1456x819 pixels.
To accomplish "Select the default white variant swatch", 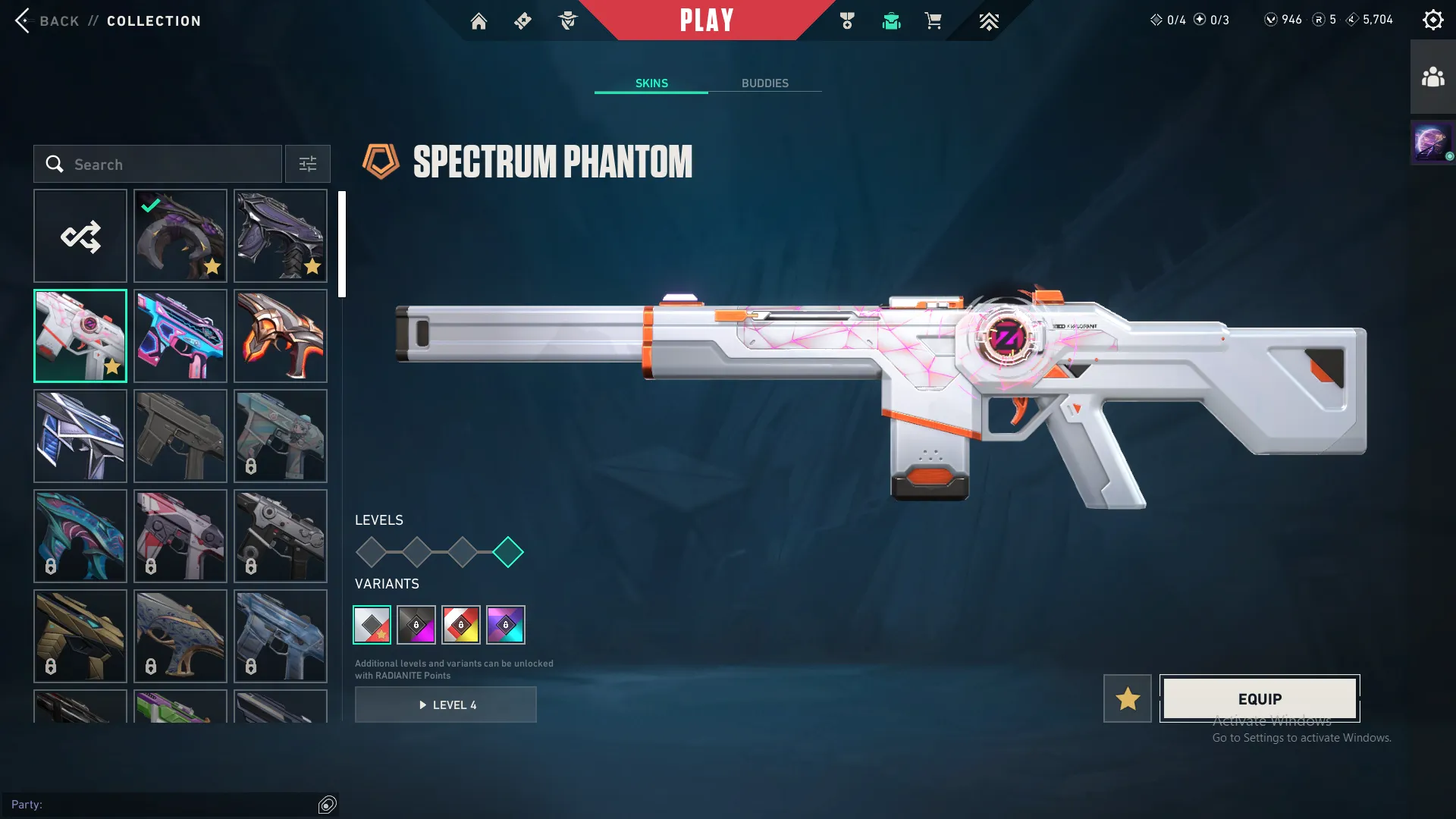I will point(373,625).
